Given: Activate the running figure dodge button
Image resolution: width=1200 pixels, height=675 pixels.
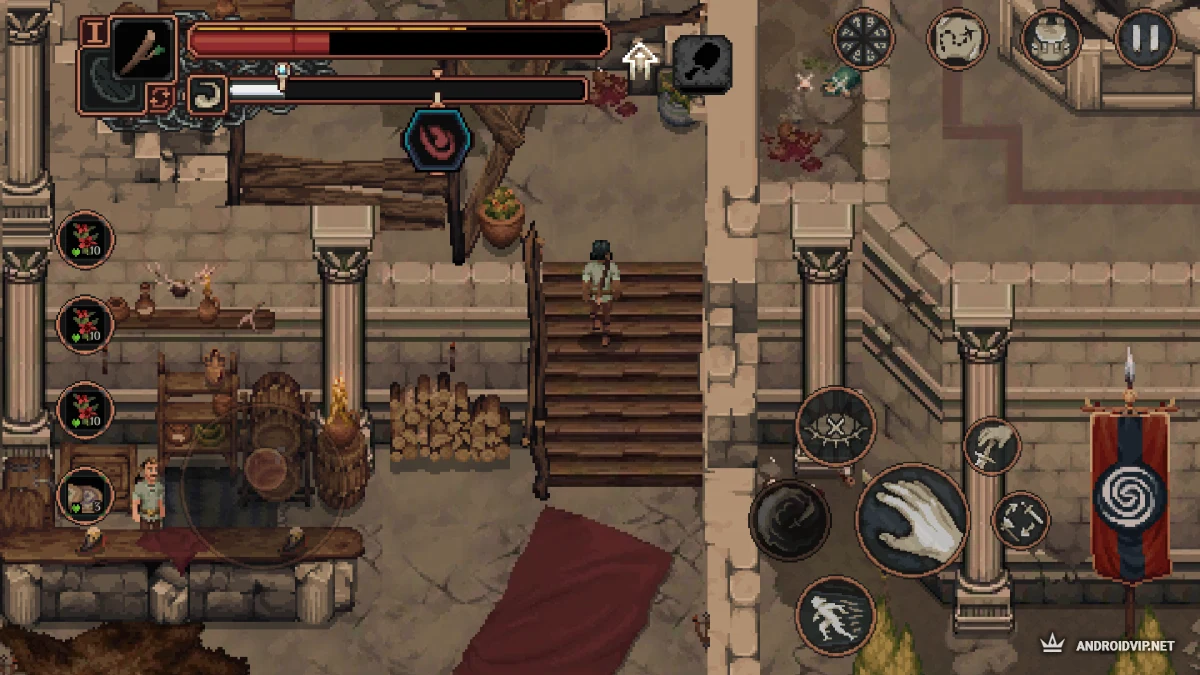Looking at the screenshot, I should [x=836, y=615].
